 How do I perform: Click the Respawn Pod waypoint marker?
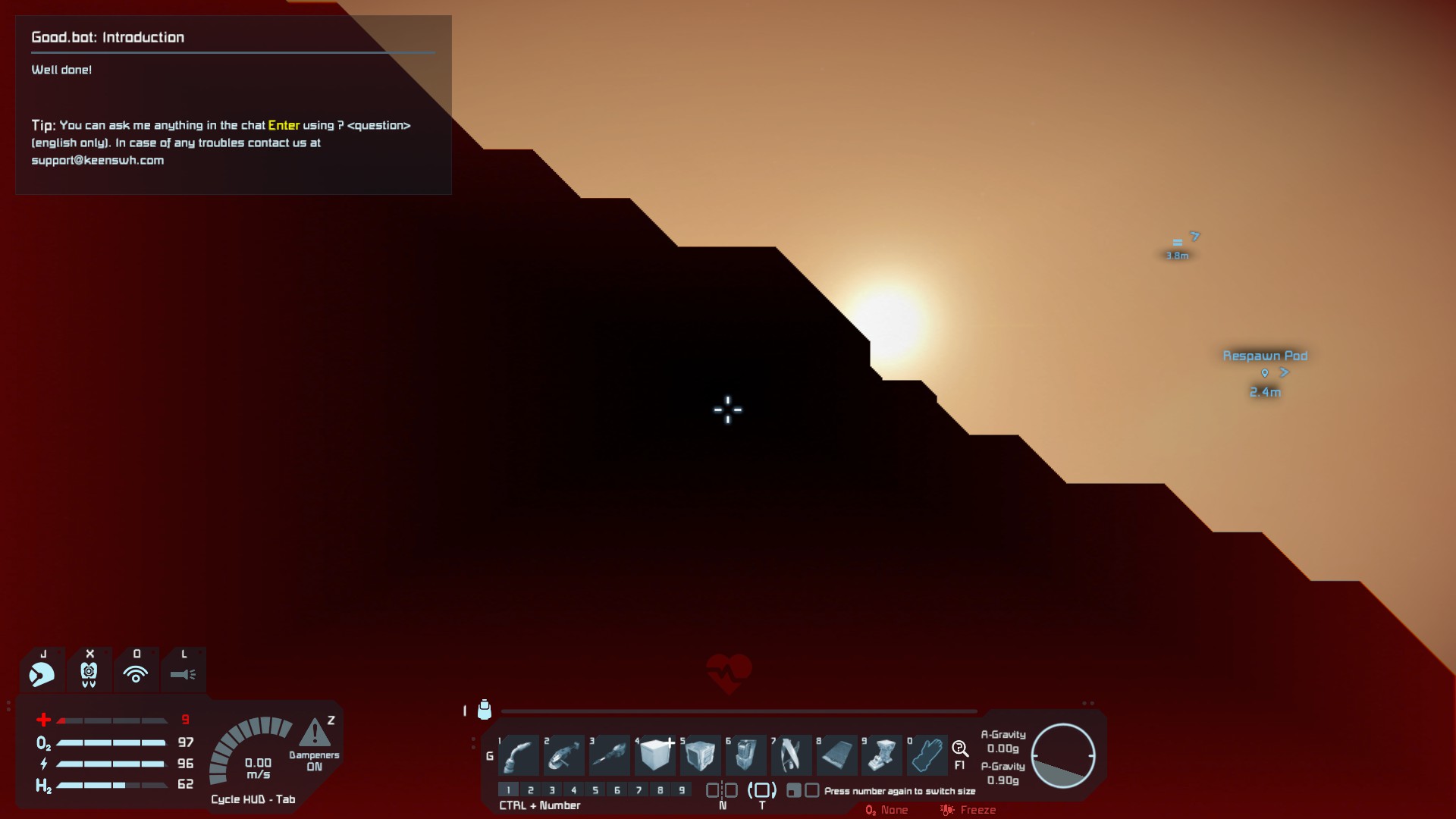point(1264,372)
